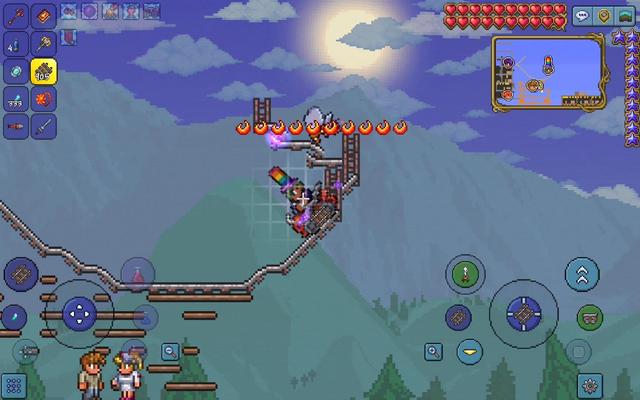Open the inventory grid button

point(14,386)
